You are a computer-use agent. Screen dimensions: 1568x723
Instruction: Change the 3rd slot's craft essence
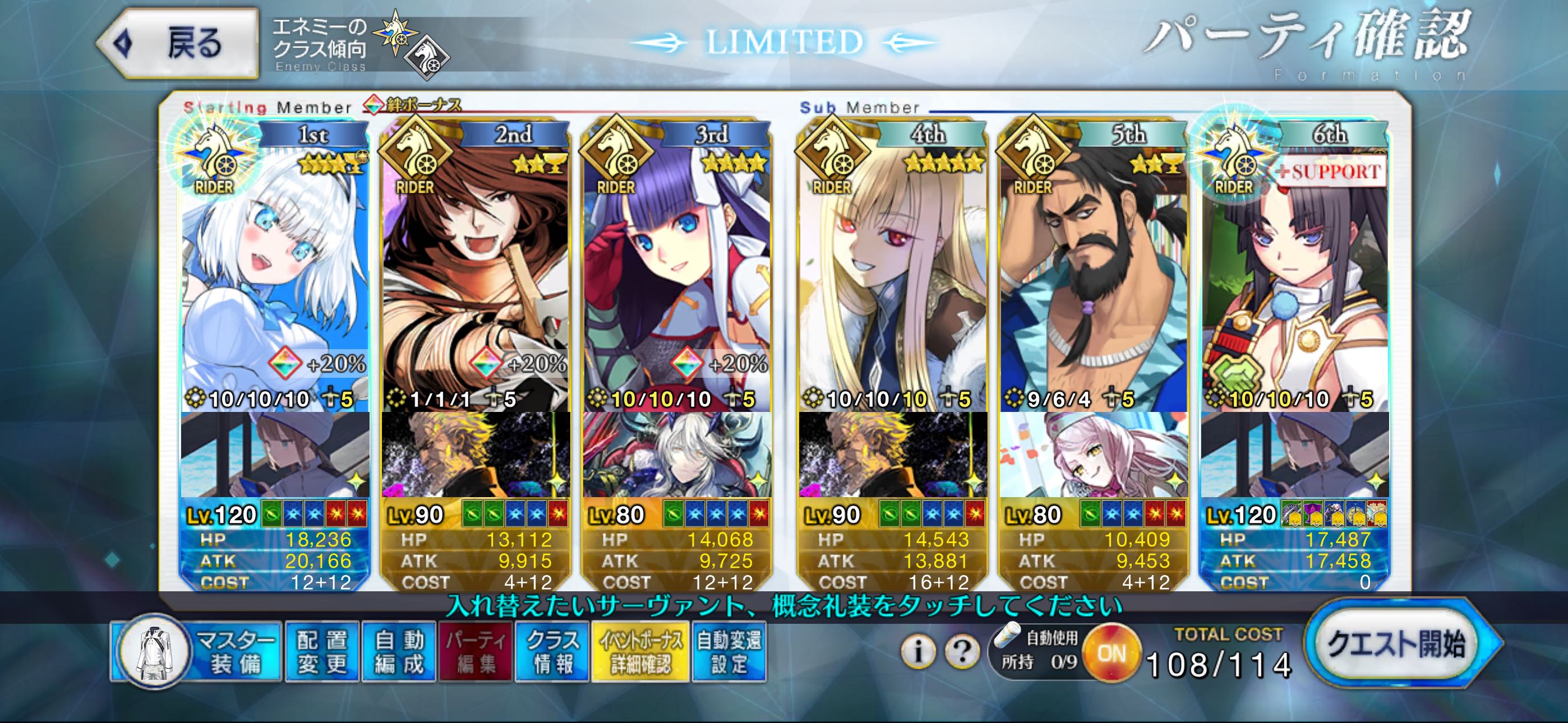tap(677, 455)
